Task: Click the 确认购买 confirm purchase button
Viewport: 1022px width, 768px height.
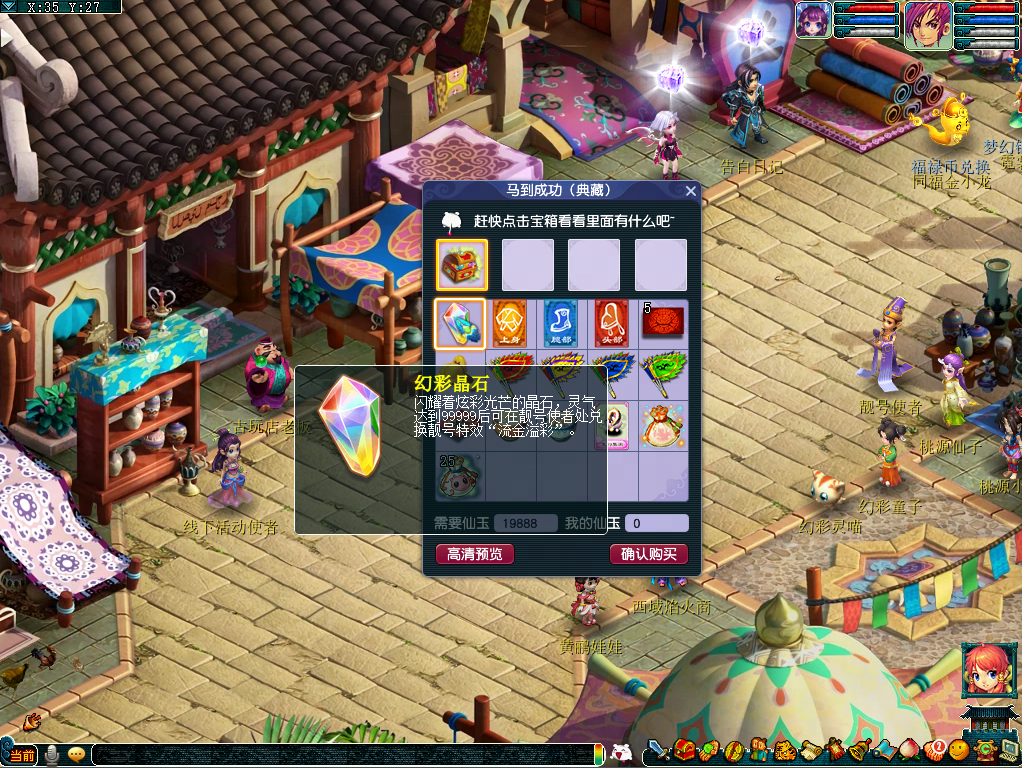Action: click(649, 554)
